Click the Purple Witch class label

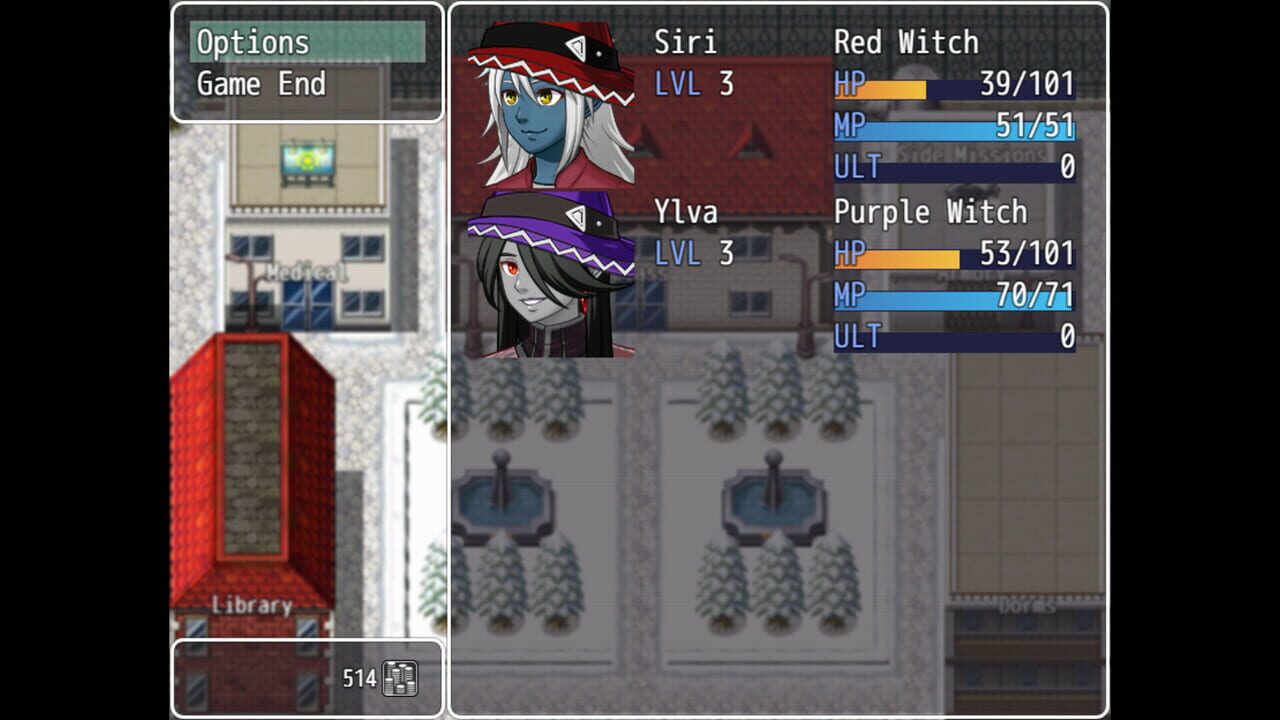930,212
